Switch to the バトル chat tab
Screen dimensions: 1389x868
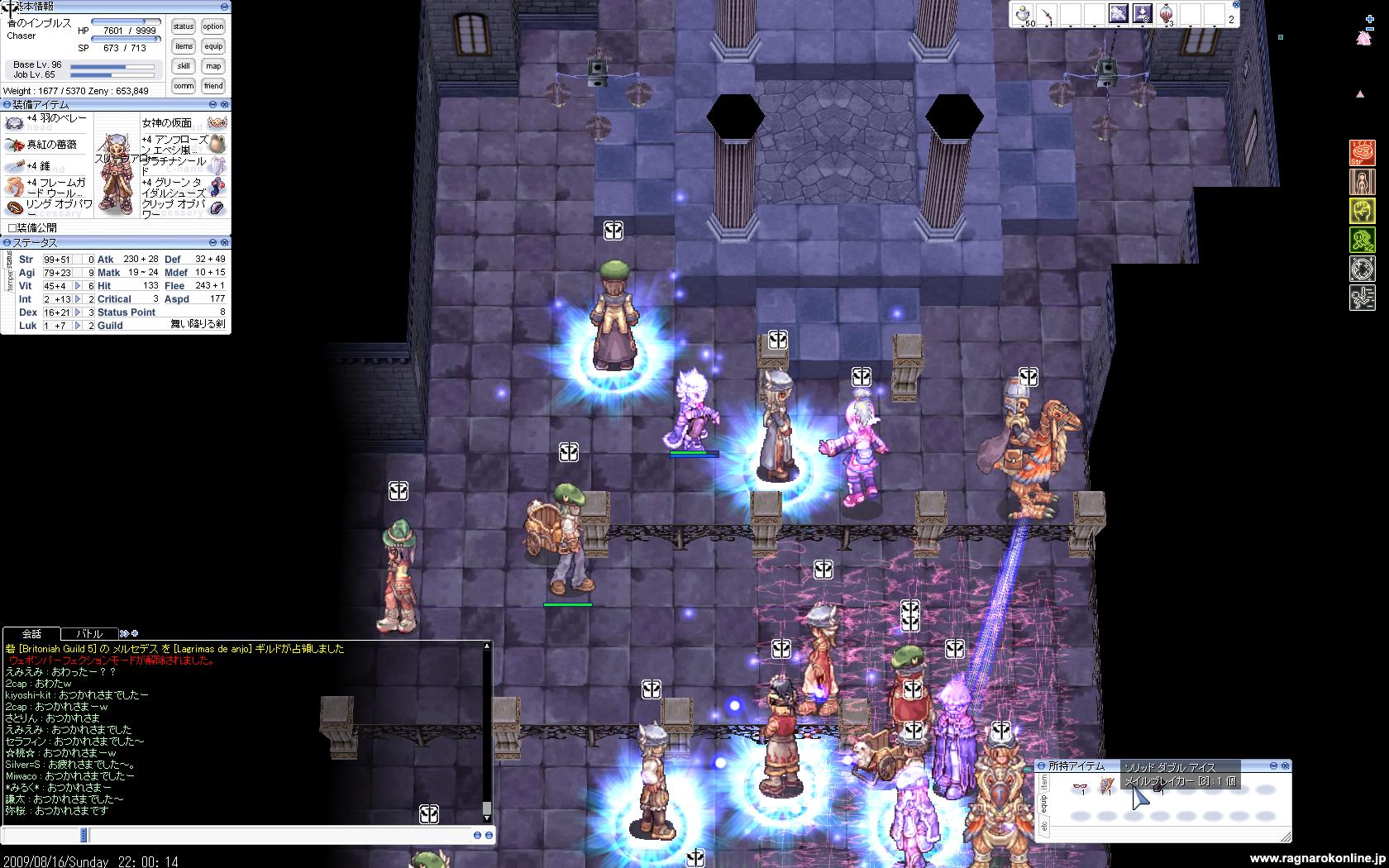[89, 634]
